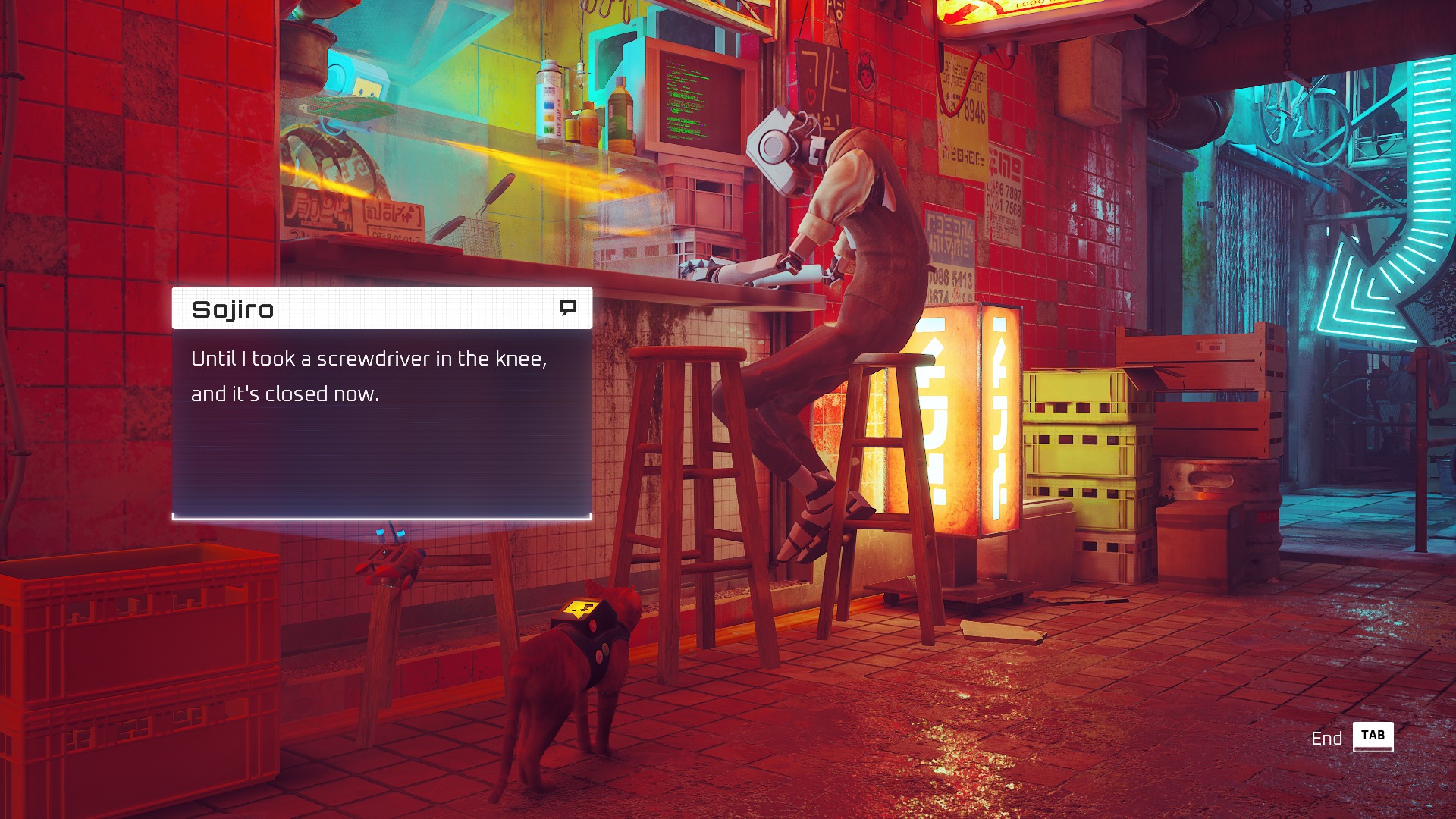Click the speech bubble icon in the dialogue header
Image resolution: width=1456 pixels, height=819 pixels.
568,308
